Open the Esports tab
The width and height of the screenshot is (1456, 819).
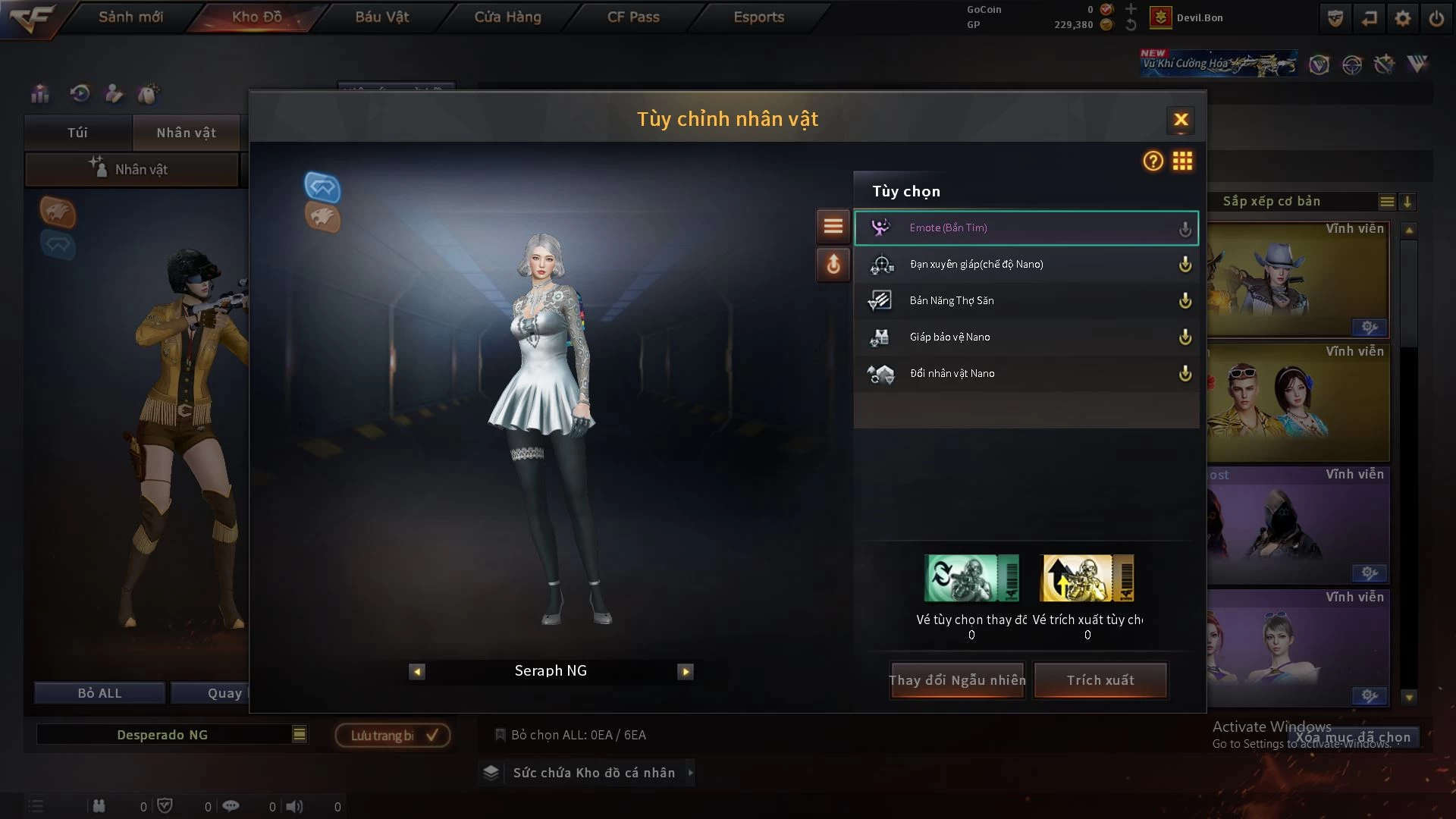click(758, 17)
